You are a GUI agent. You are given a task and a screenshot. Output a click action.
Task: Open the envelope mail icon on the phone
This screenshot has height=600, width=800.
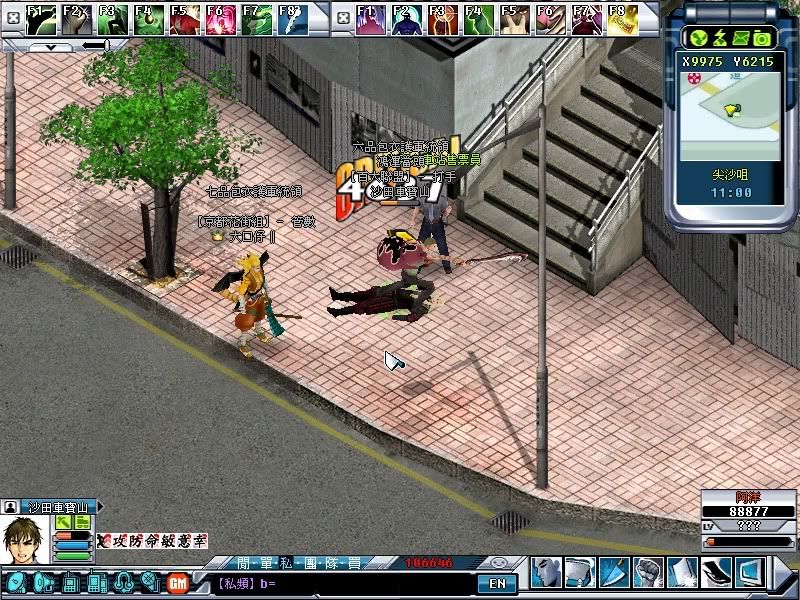(741, 38)
